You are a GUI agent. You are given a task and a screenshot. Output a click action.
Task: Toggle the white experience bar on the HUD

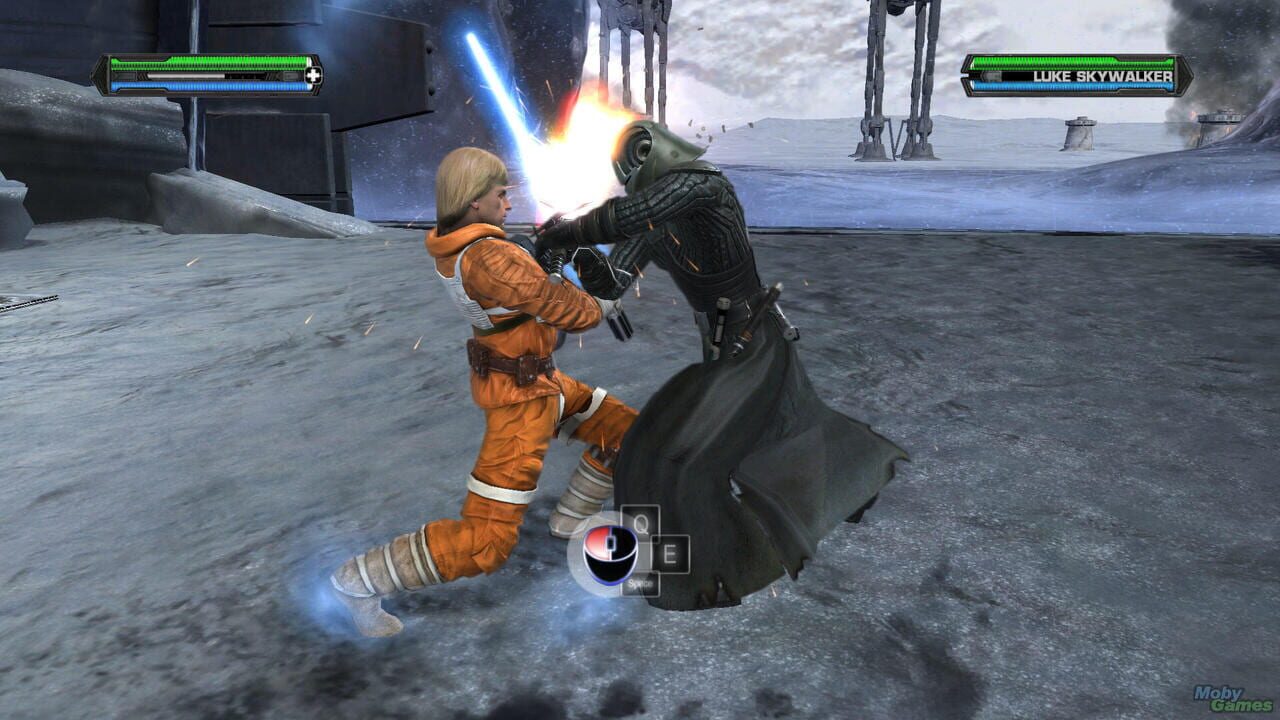[x=185, y=75]
